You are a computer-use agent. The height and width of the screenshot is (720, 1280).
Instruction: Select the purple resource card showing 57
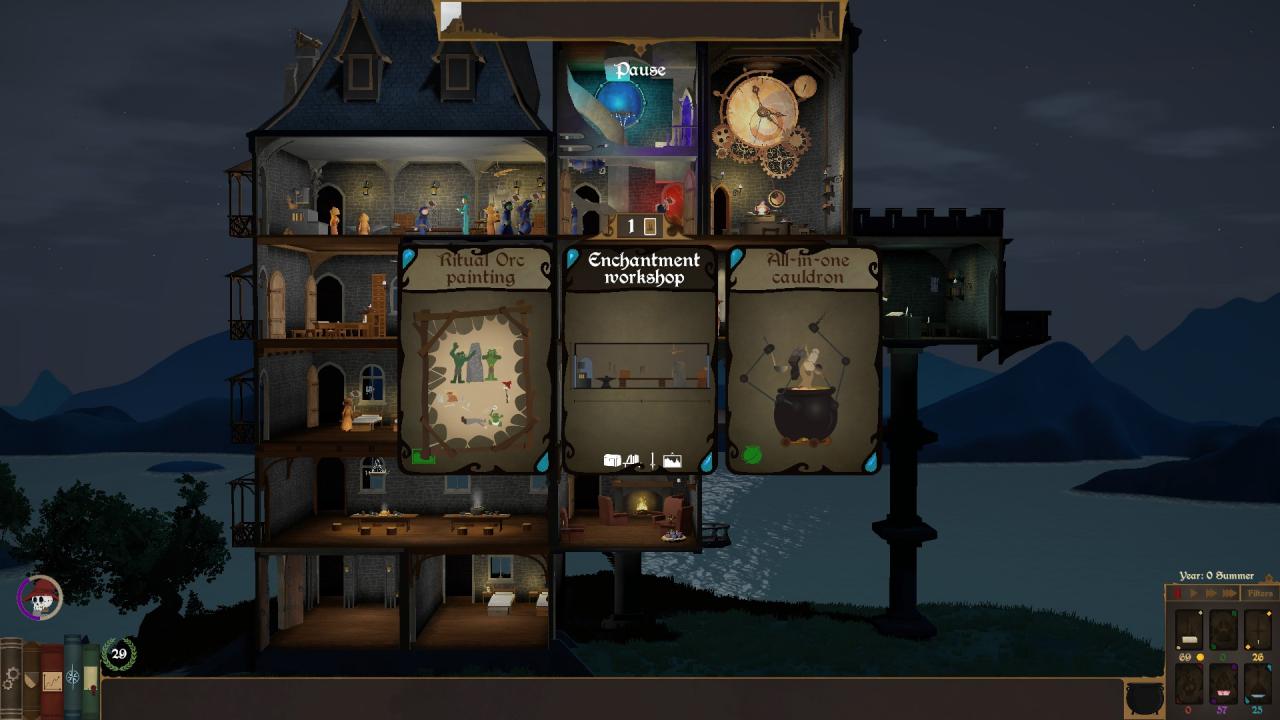pyautogui.click(x=1223, y=684)
